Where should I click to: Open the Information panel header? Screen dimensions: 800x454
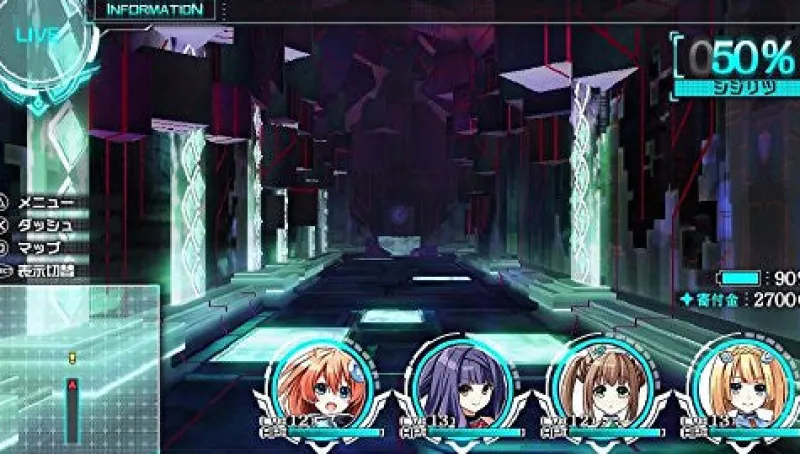(154, 10)
